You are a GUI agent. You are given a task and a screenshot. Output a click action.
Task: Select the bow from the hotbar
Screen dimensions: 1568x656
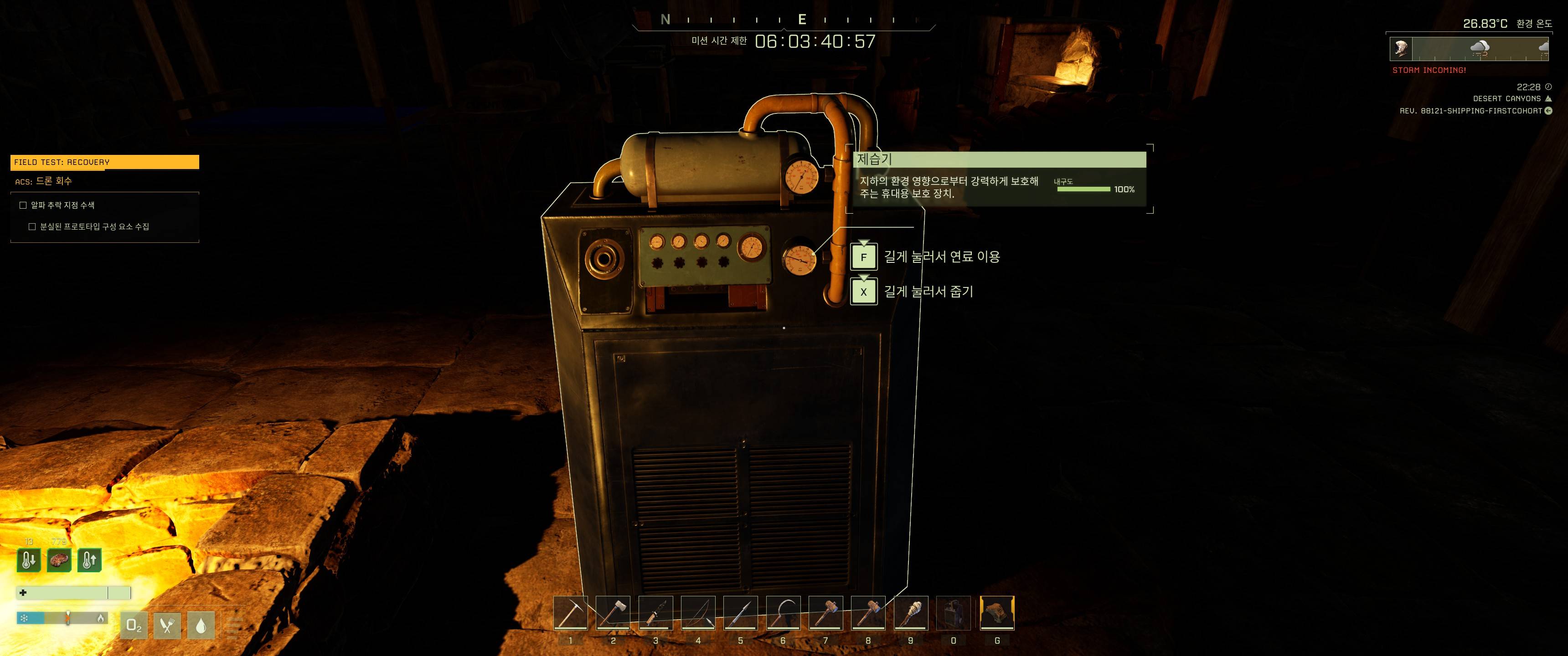coord(698,613)
